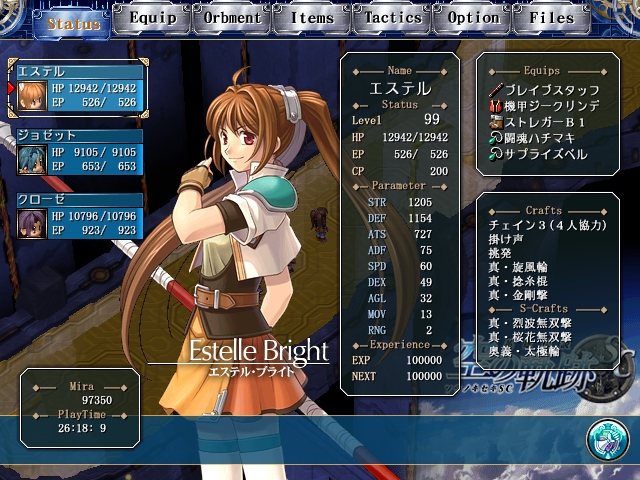Go to the Option tab
The height and width of the screenshot is (480, 640).
point(473,18)
